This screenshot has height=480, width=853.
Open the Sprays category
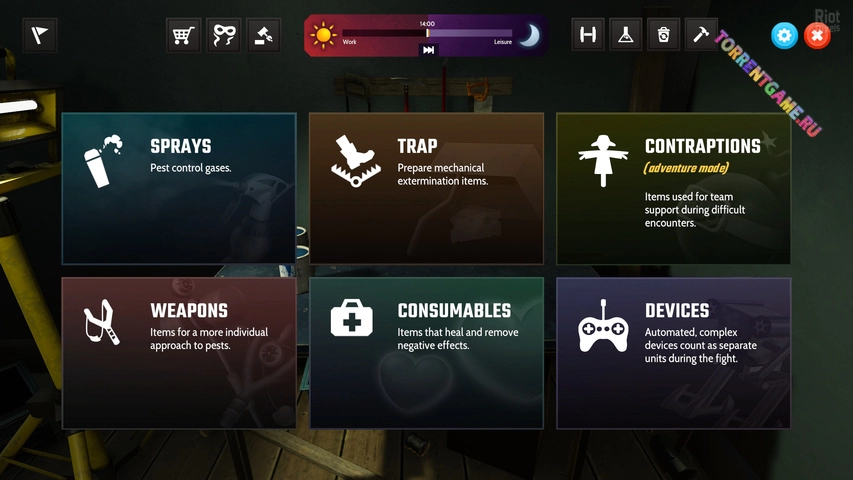tap(179, 188)
